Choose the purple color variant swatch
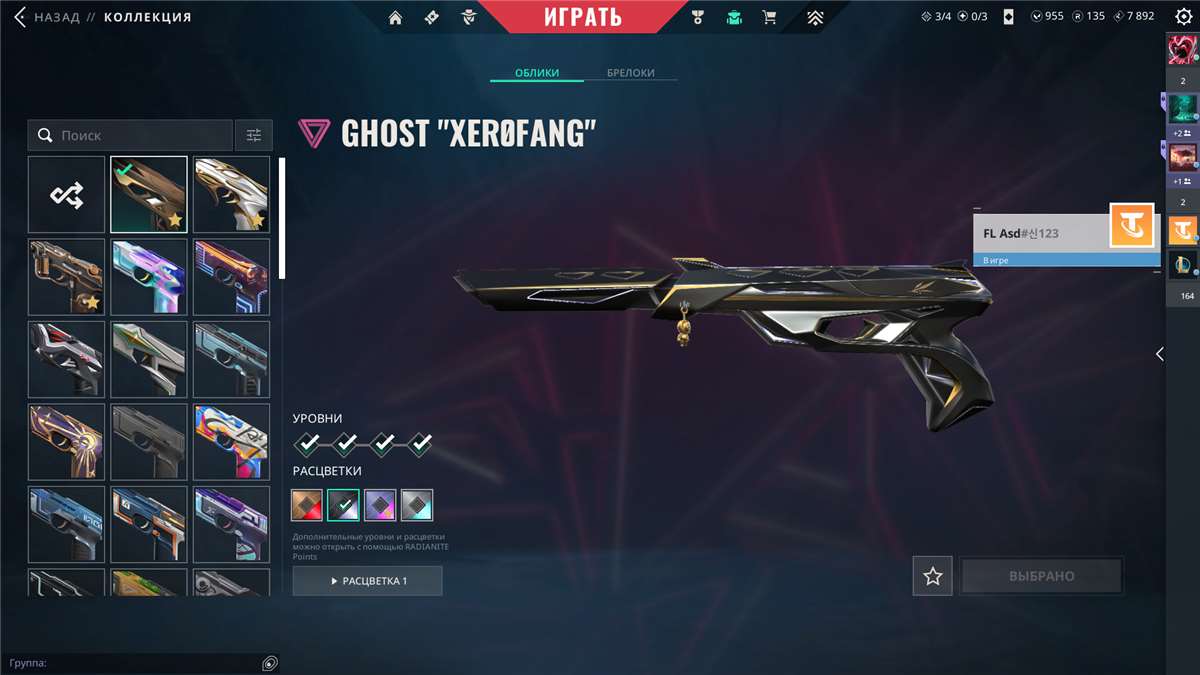The image size is (1200, 675). click(x=380, y=505)
